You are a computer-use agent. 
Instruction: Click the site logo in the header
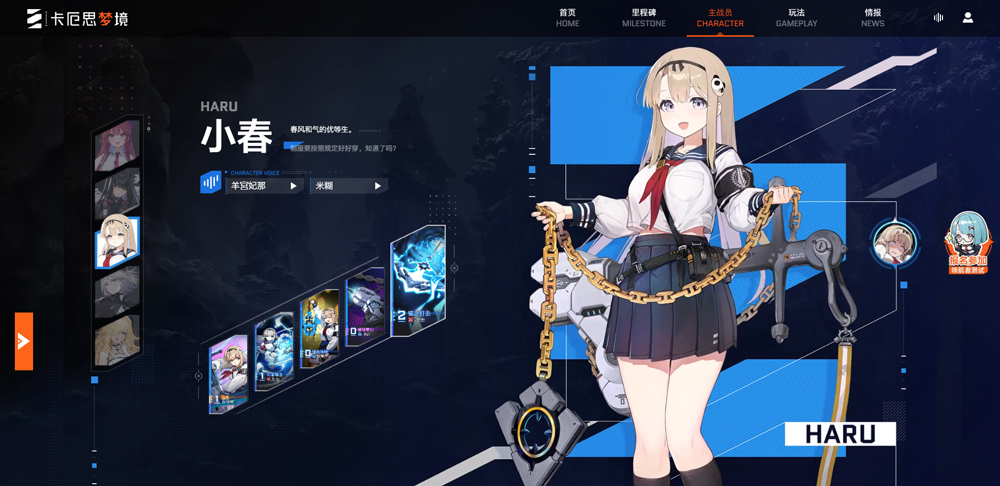(78, 18)
